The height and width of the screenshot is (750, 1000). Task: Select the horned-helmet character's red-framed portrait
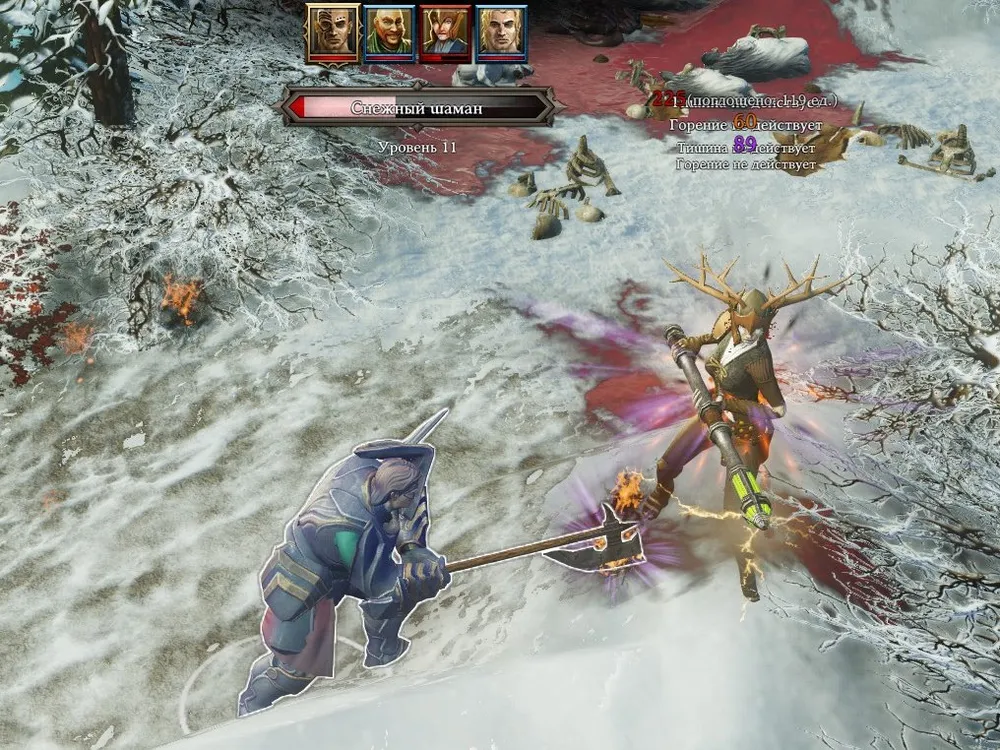(445, 34)
